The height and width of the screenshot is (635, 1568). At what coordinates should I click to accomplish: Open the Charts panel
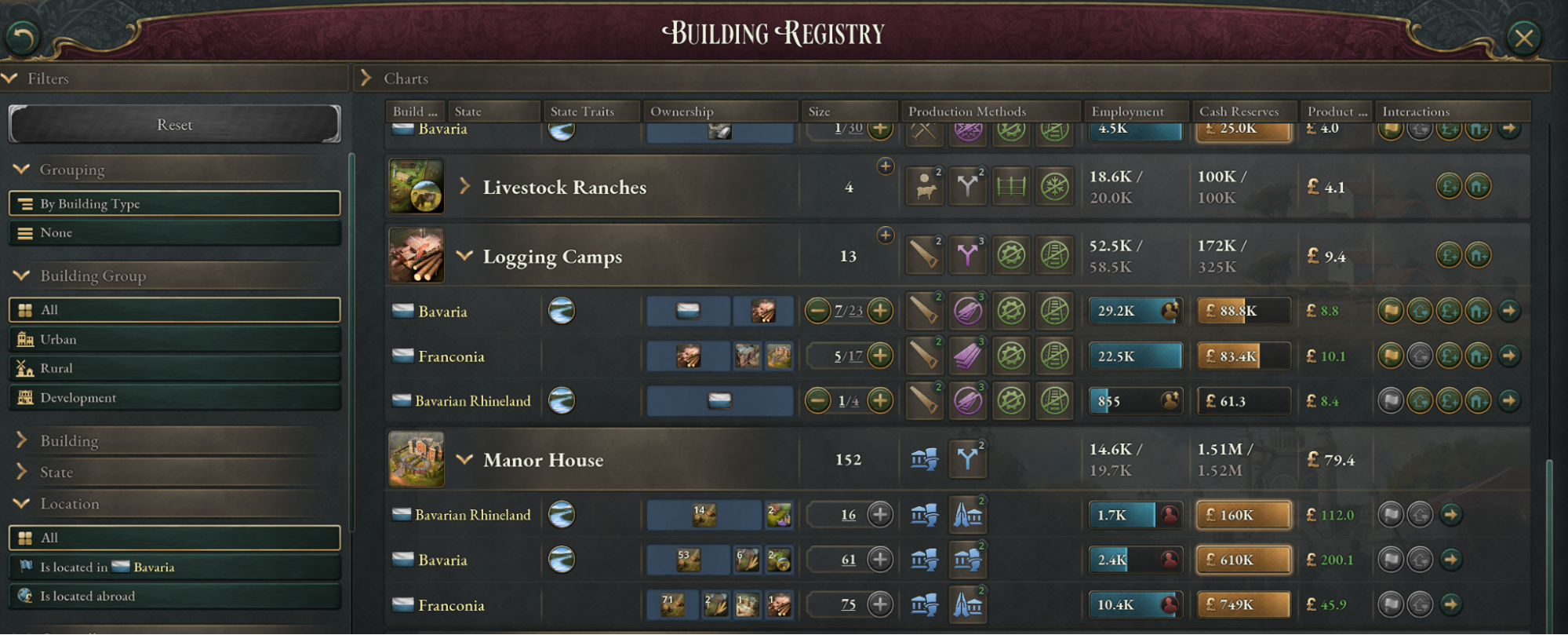point(366,78)
